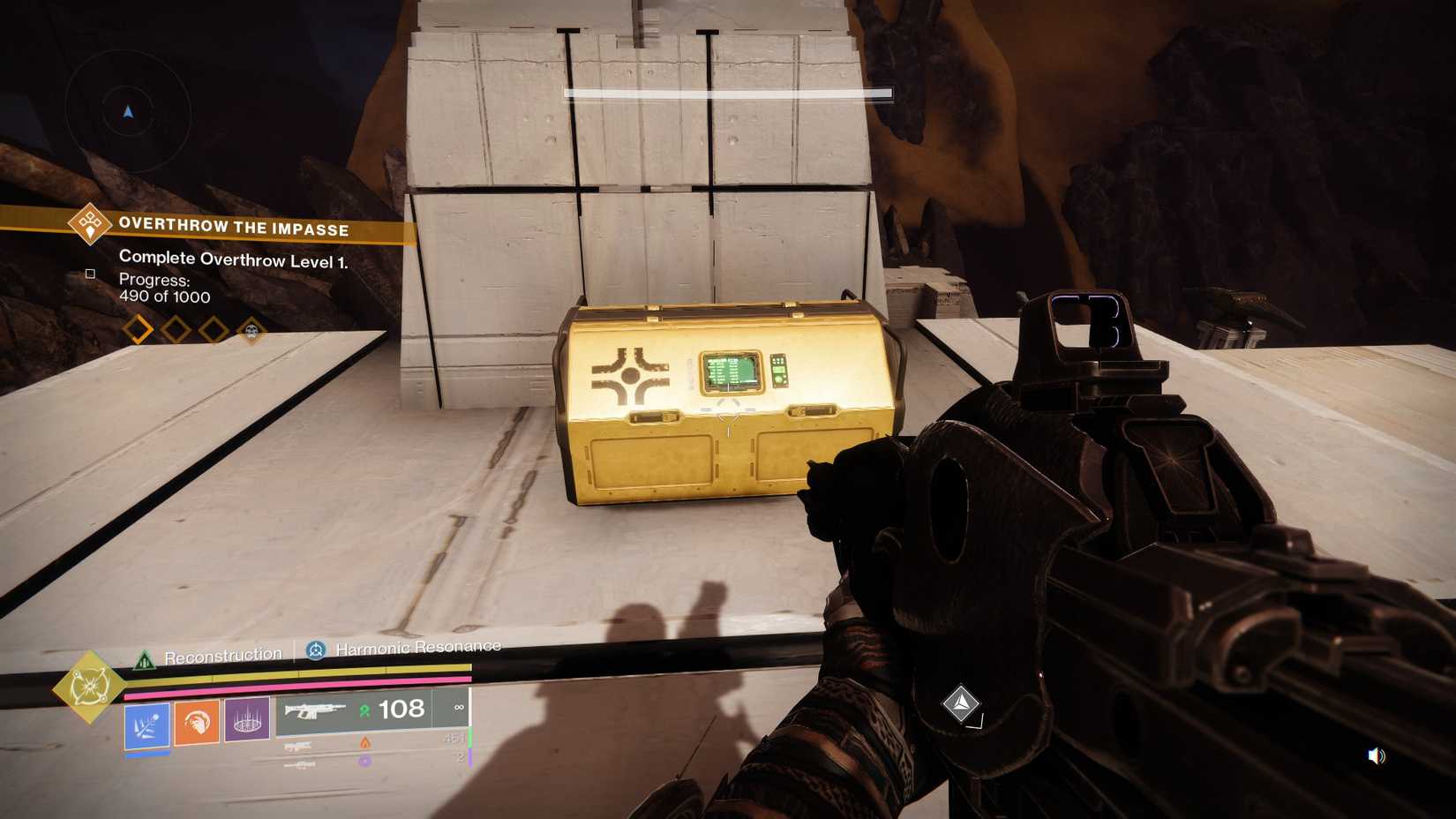Viewport: 1456px width, 819px height.
Task: Click the Progress 490 of 1000 text
Action: pos(163,289)
